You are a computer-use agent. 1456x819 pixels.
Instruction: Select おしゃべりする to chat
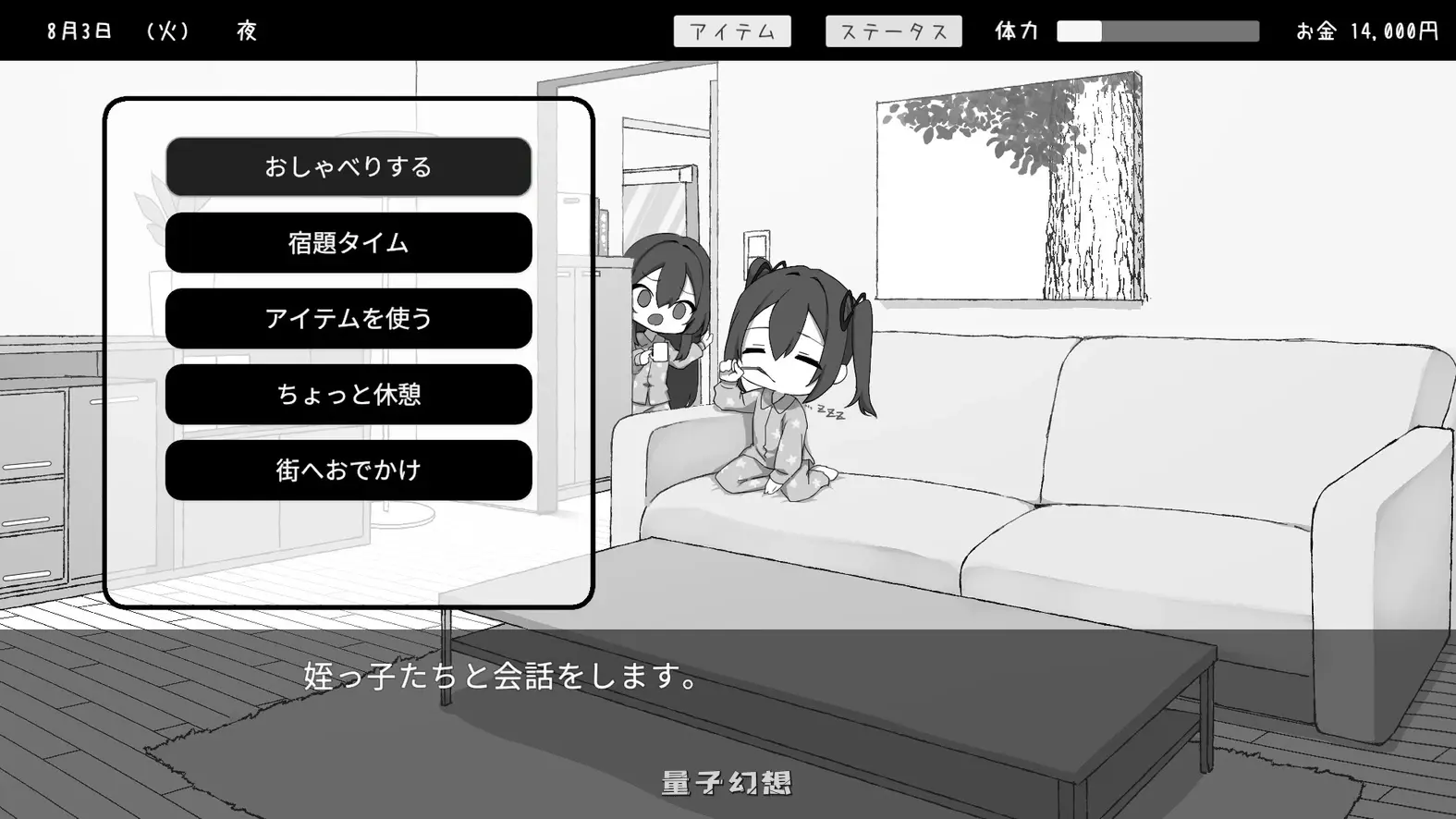(x=348, y=166)
